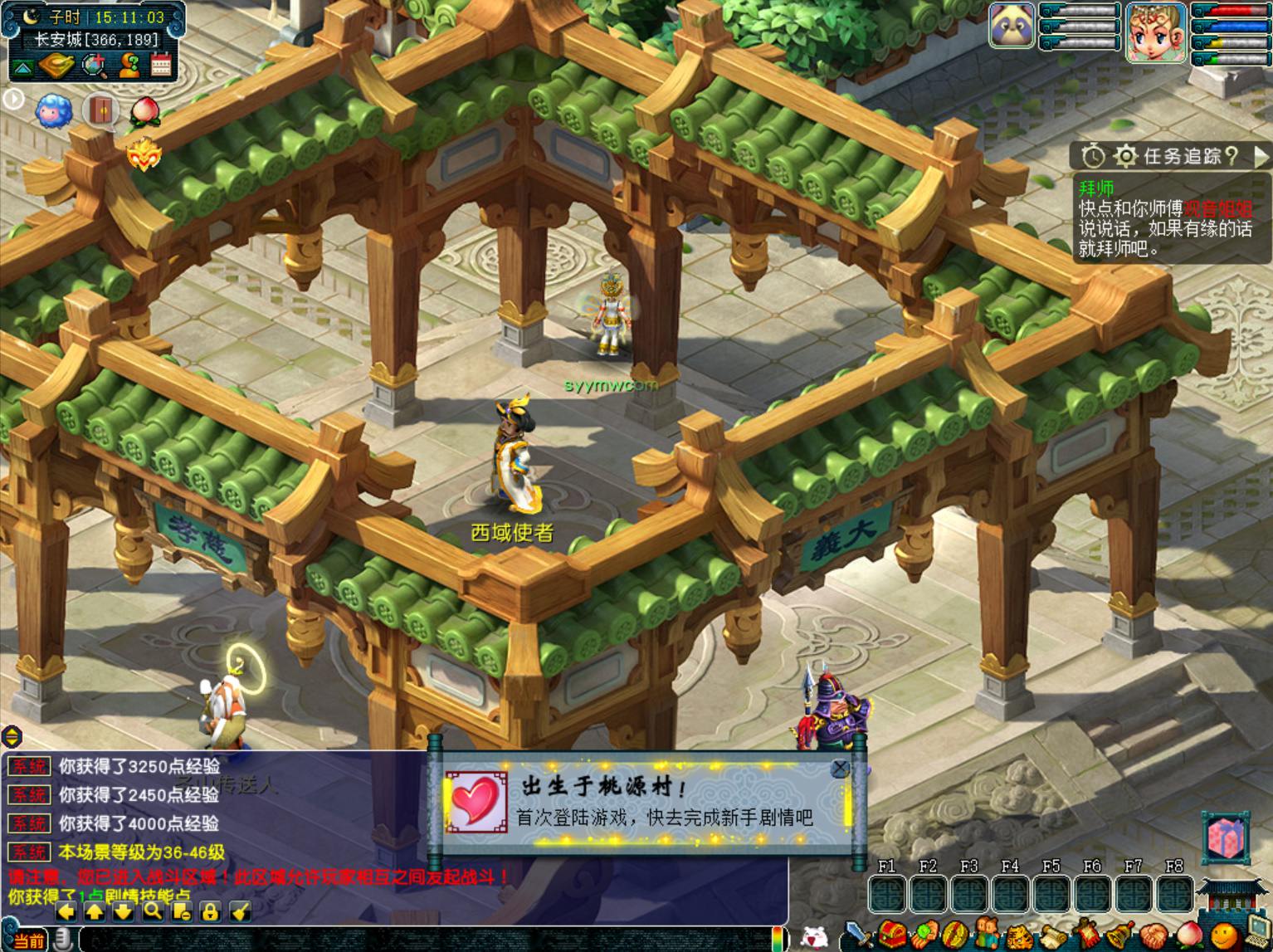This screenshot has height=952, width=1273.
Task: Click the sword attack icon in bottom bar
Action: 859,936
